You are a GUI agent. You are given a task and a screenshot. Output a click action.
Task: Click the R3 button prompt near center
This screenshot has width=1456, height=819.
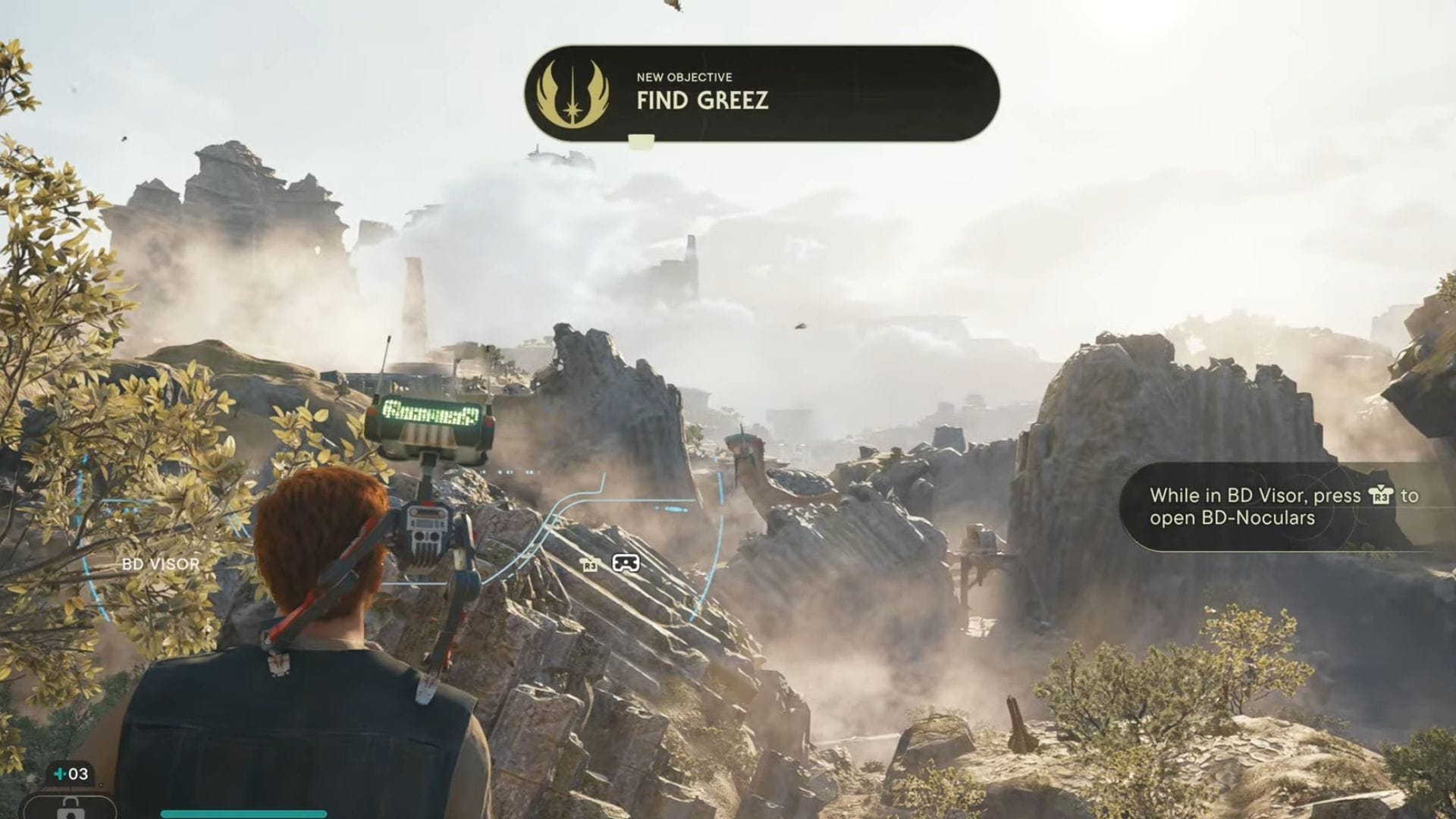point(588,565)
